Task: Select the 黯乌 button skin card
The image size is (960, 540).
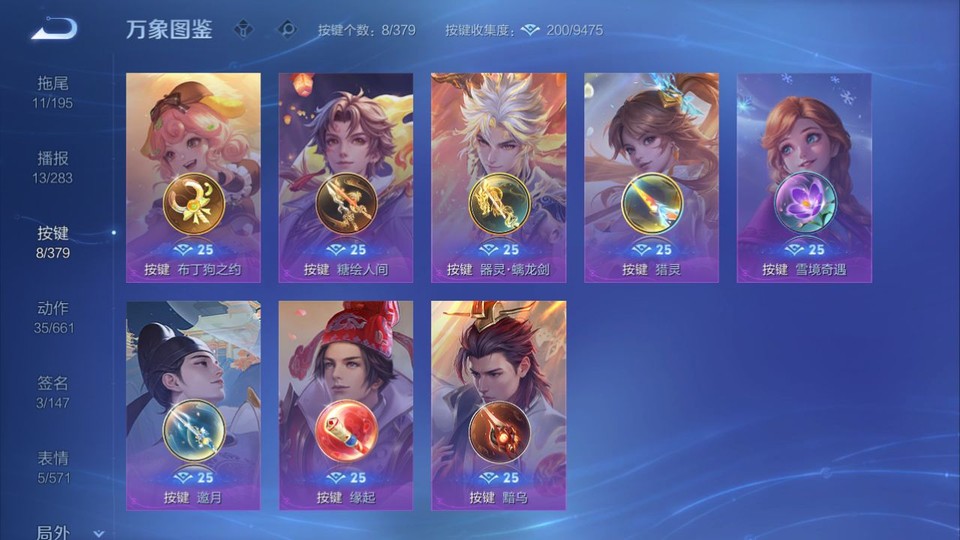Action: (498, 406)
